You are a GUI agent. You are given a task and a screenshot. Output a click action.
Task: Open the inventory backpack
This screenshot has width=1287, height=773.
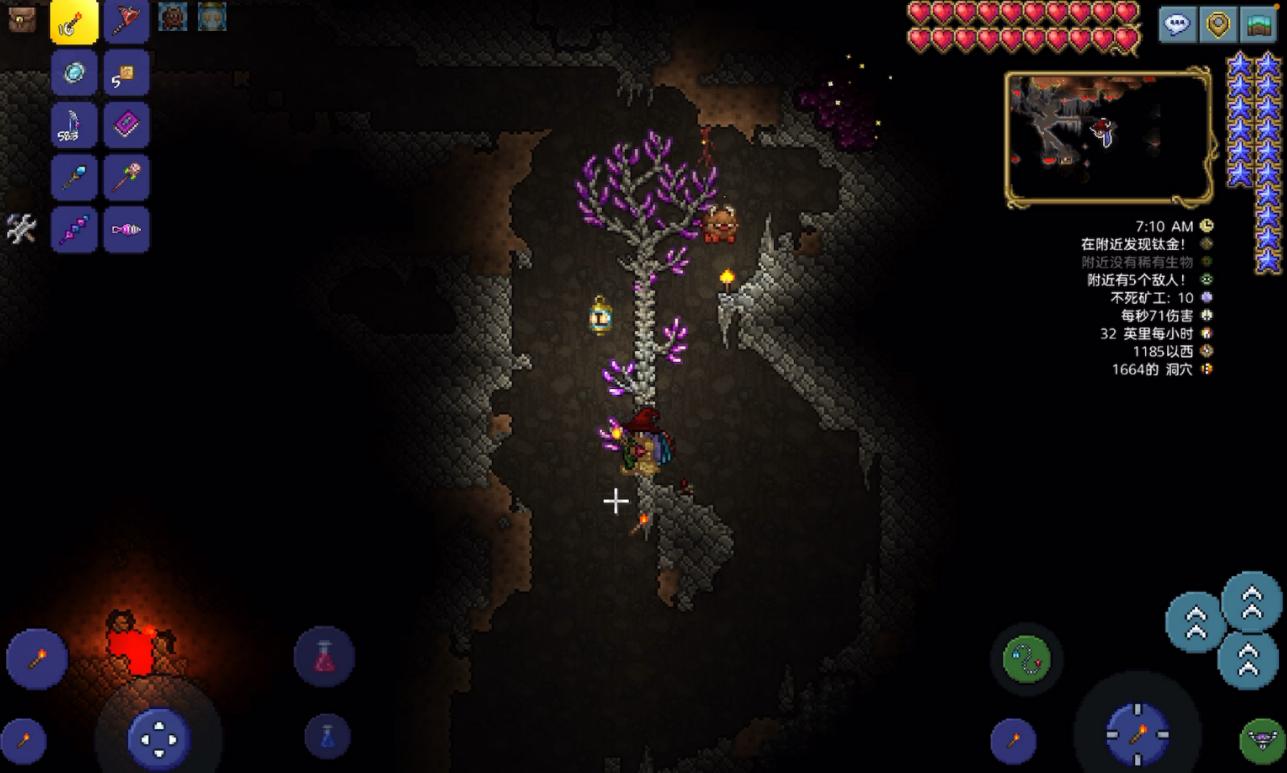pyautogui.click(x=22, y=19)
